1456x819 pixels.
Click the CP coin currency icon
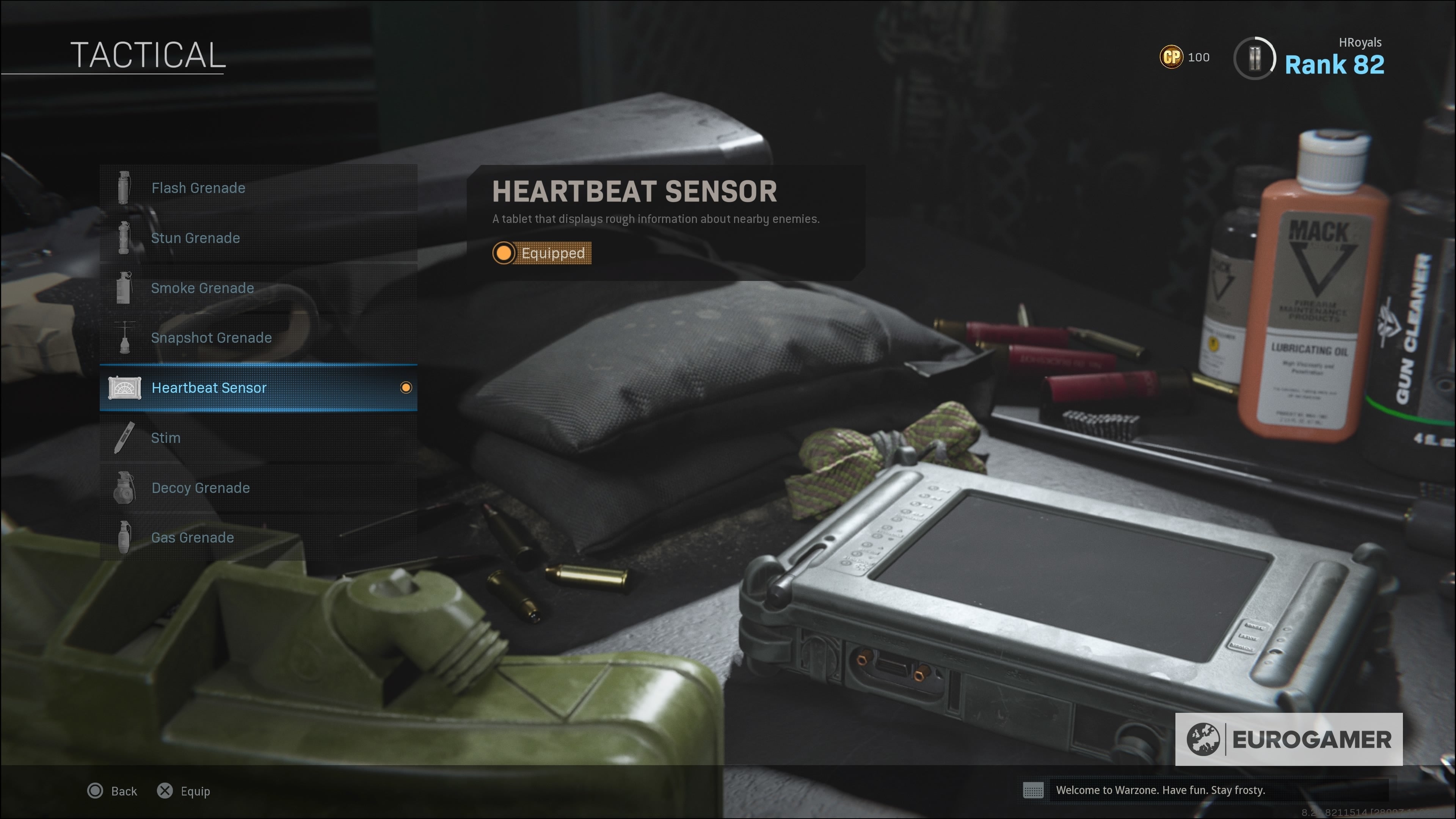1172,56
